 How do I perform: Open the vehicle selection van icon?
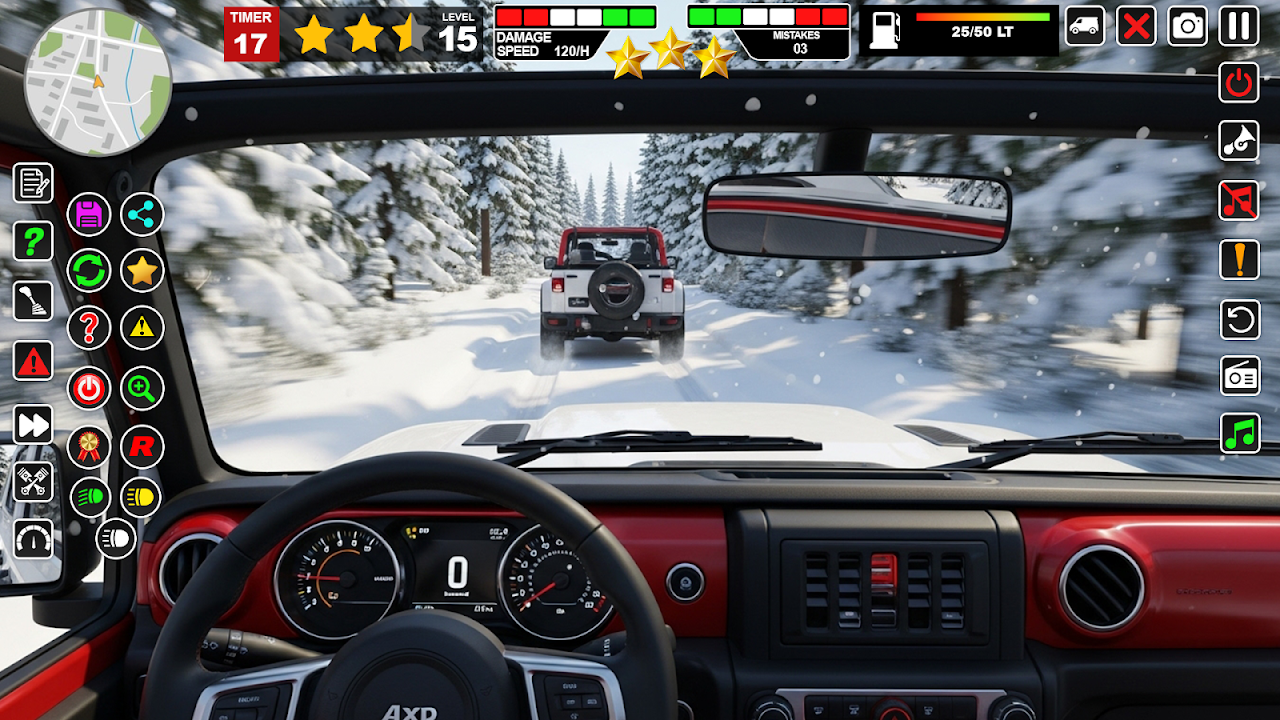pyautogui.click(x=1085, y=26)
